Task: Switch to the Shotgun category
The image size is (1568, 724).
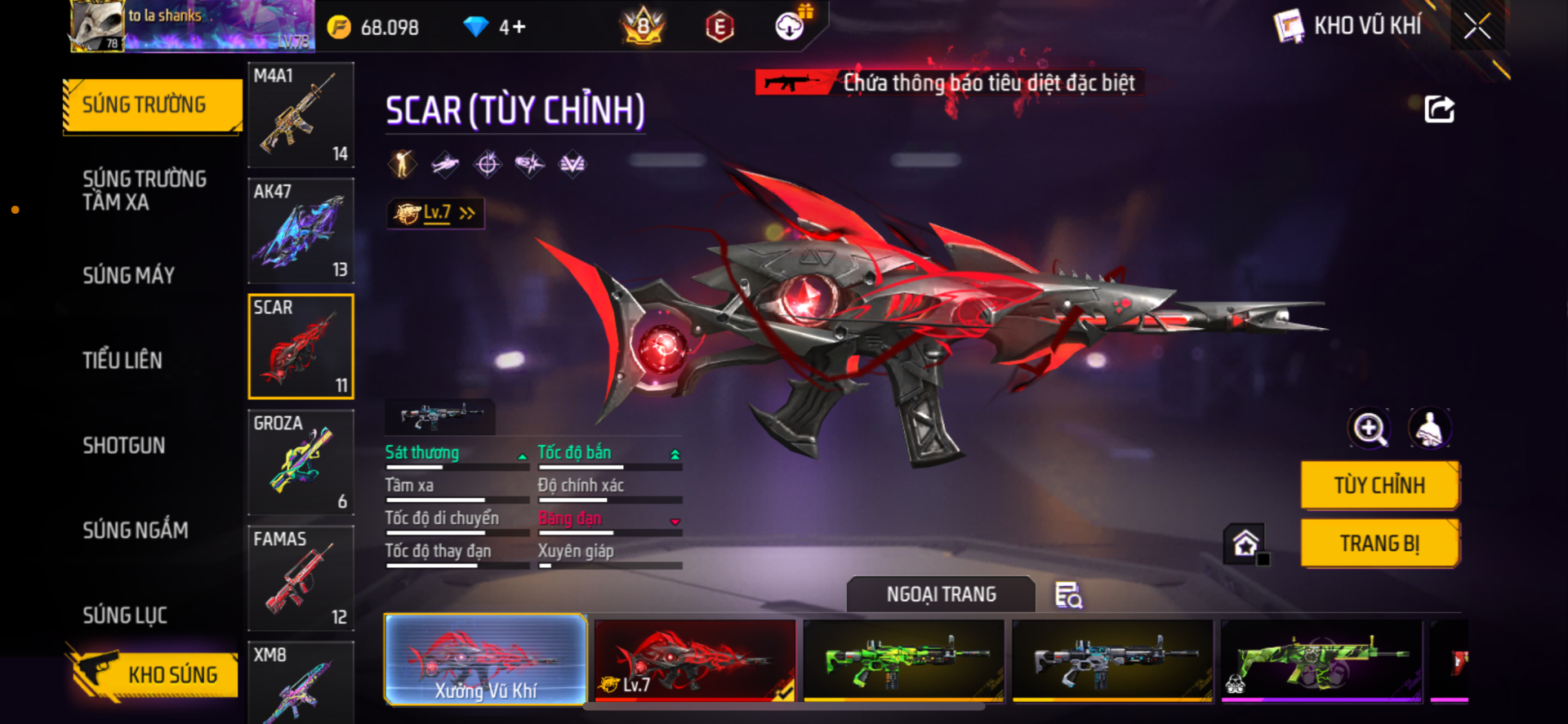Action: 124,446
